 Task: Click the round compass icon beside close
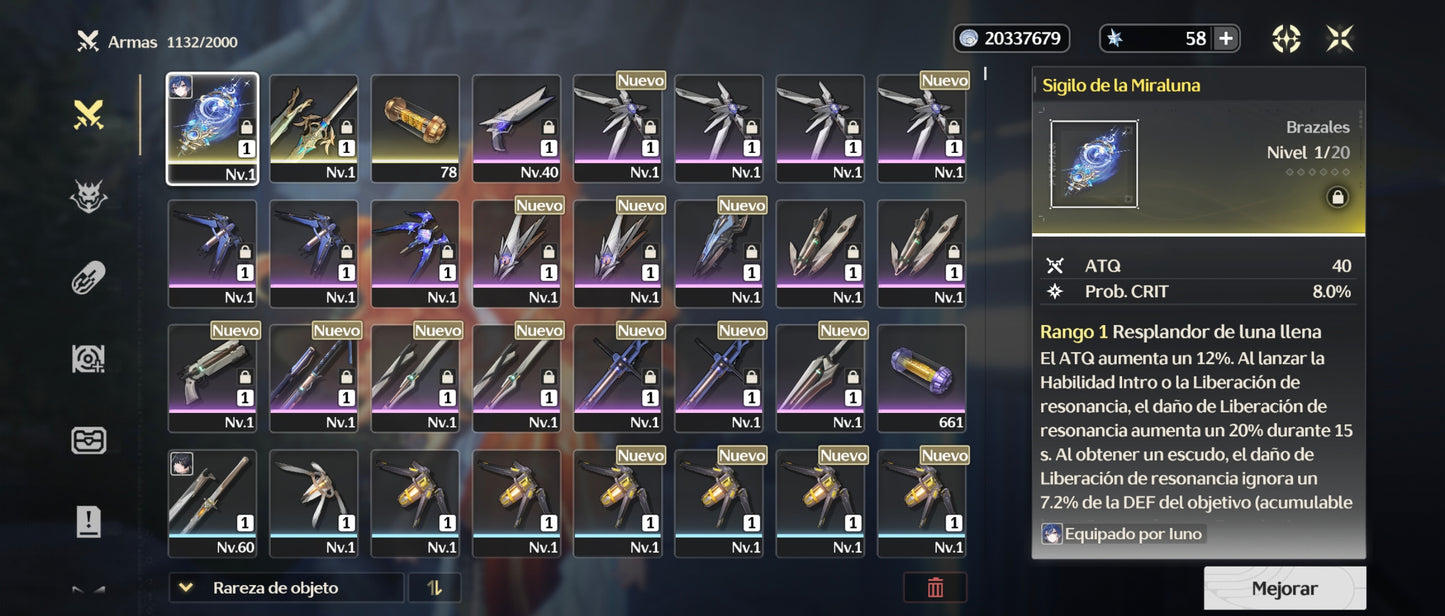tap(1286, 39)
